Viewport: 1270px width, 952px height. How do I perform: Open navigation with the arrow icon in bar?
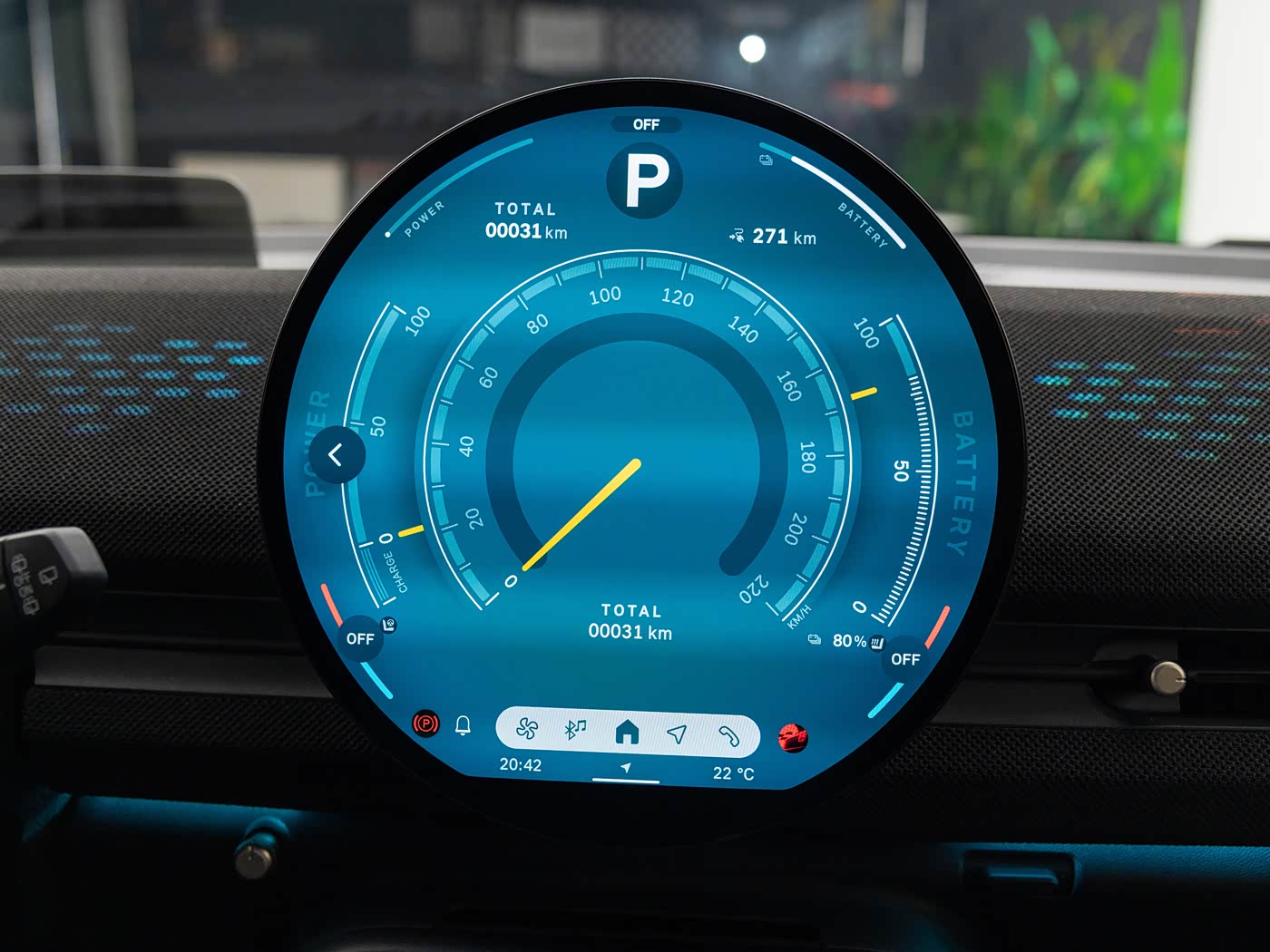click(677, 733)
